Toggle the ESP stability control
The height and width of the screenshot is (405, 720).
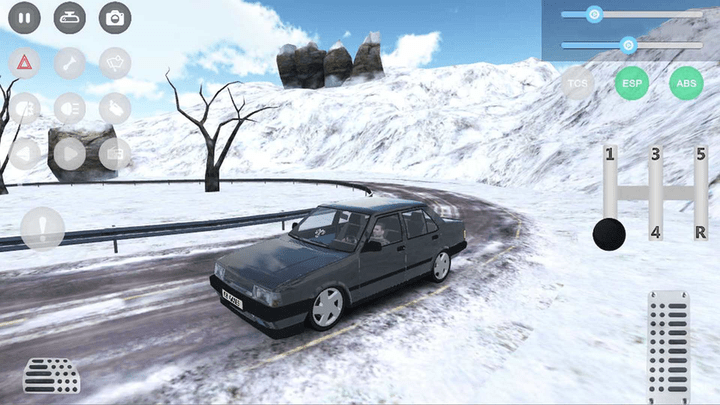(x=631, y=83)
